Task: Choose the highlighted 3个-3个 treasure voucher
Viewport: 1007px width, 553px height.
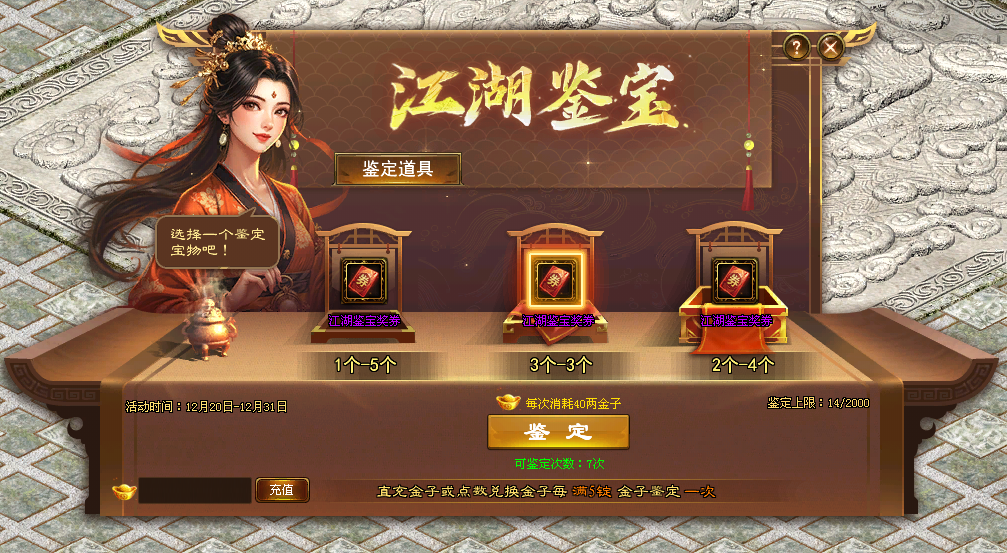Action: coord(557,279)
